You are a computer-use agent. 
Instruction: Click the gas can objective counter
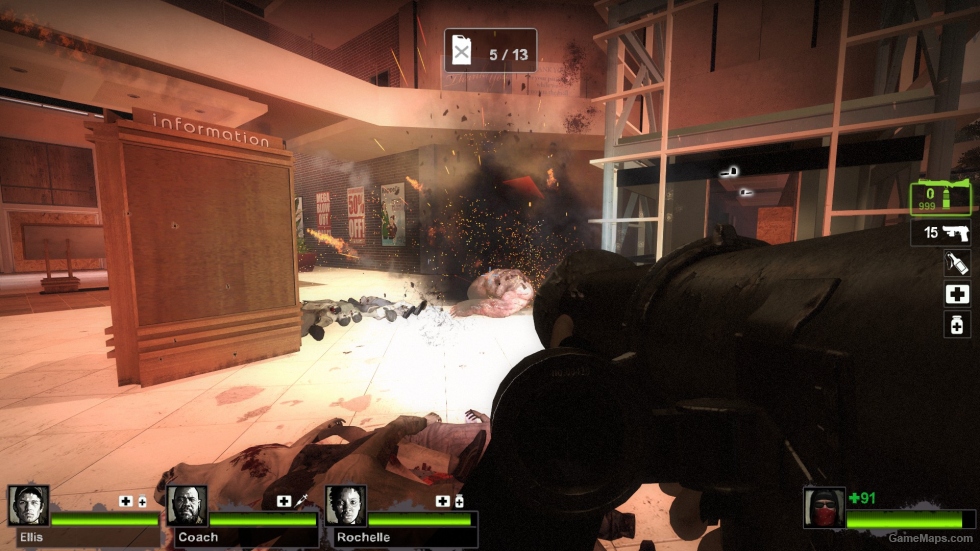click(x=490, y=51)
